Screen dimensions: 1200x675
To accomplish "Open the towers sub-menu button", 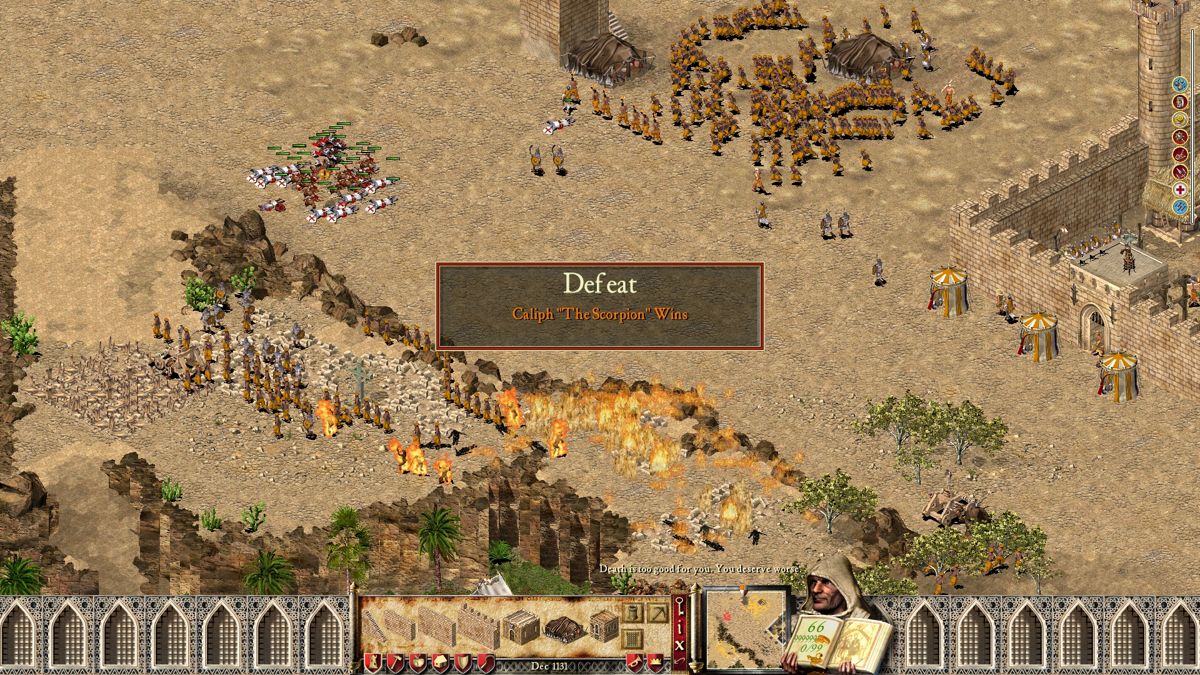I will coord(632,613).
